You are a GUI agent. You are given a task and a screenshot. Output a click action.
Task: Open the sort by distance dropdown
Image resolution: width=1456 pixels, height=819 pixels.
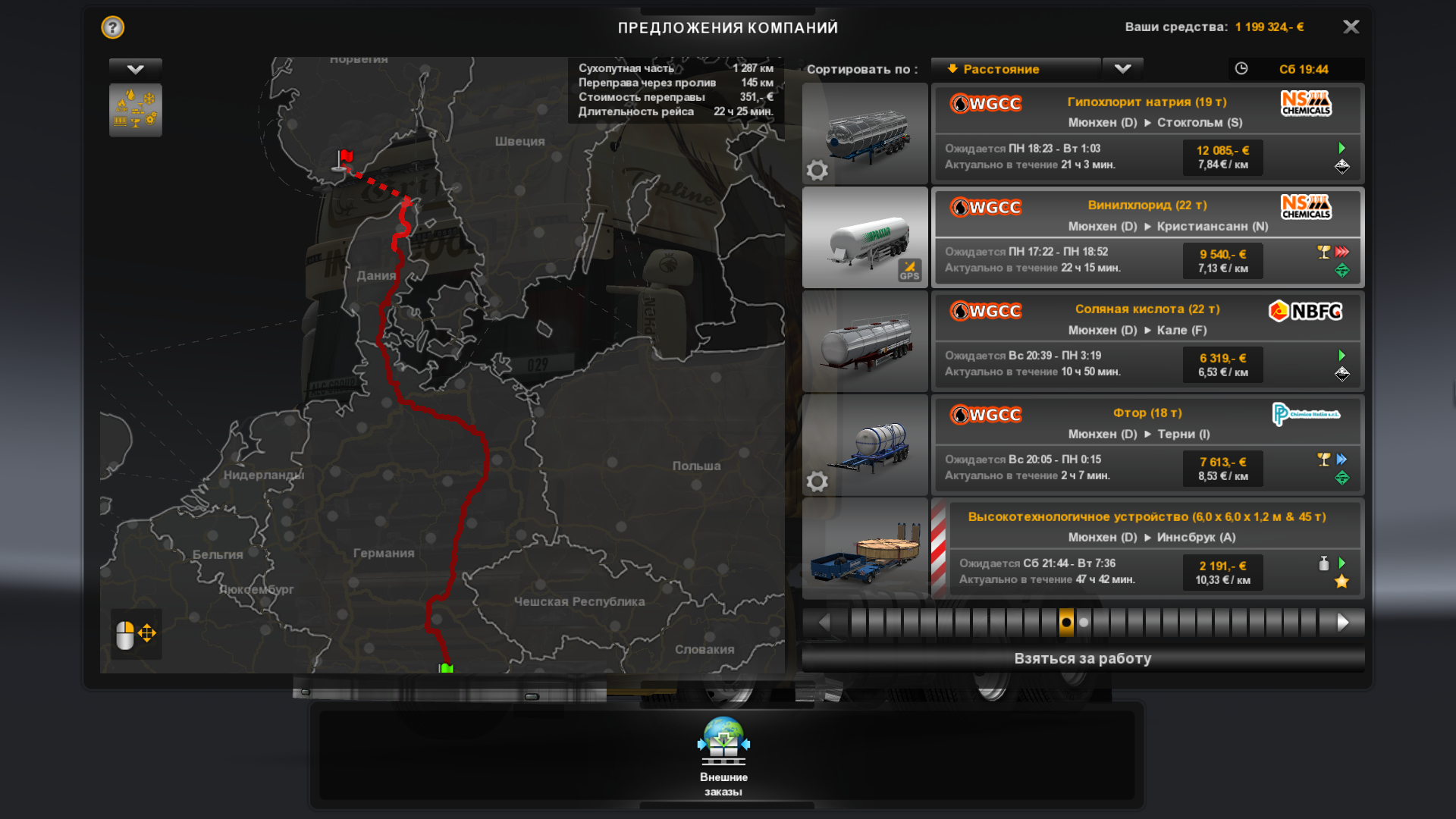[1015, 69]
